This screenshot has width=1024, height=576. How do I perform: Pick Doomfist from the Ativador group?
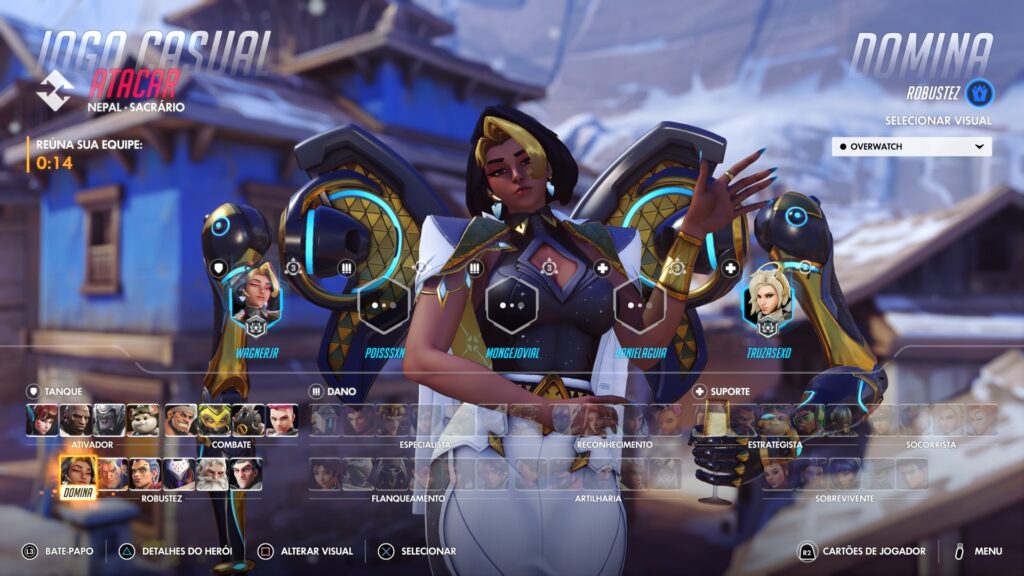(x=76, y=420)
